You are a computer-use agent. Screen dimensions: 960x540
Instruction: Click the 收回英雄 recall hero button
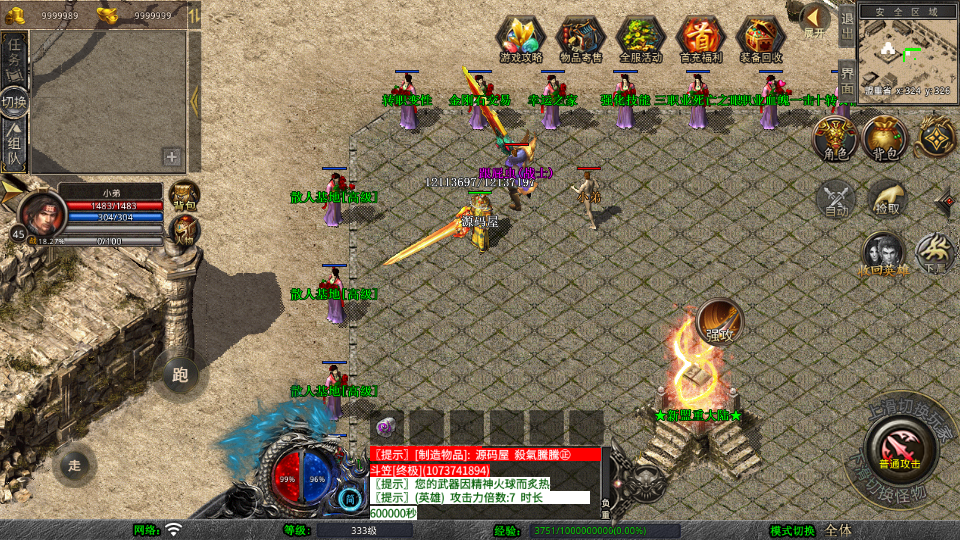[884, 254]
